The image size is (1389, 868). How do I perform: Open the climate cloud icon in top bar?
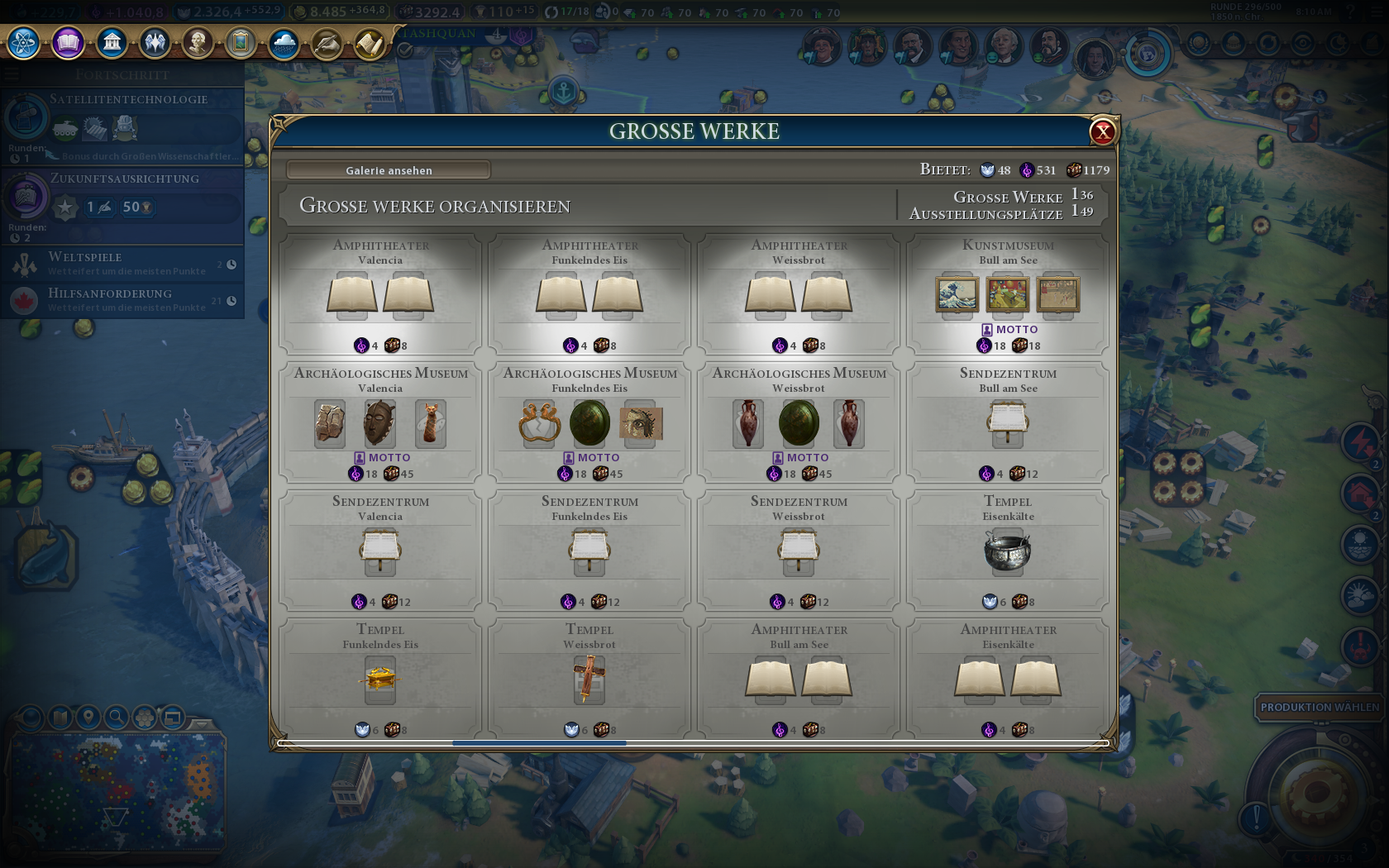pyautogui.click(x=284, y=42)
